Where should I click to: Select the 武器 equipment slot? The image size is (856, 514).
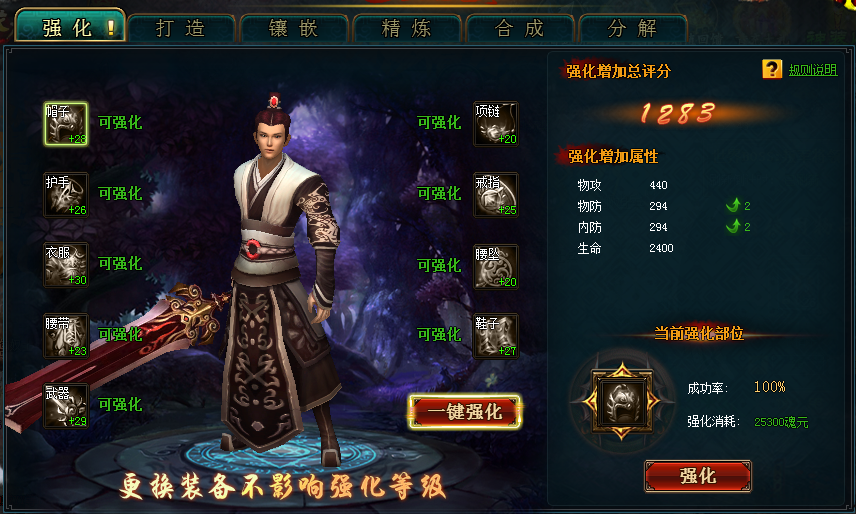(66, 406)
